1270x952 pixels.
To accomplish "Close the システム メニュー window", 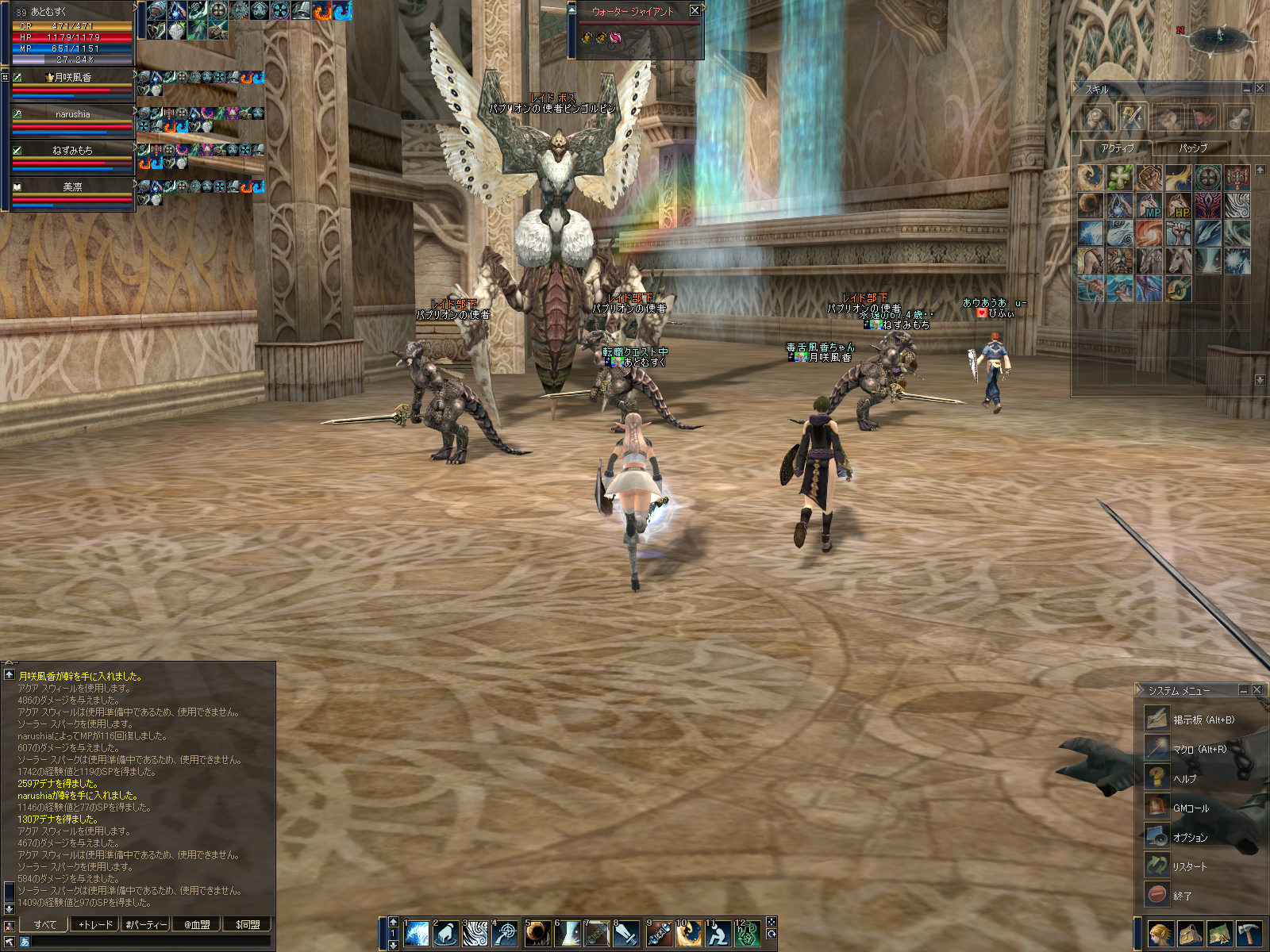I will [x=1257, y=689].
